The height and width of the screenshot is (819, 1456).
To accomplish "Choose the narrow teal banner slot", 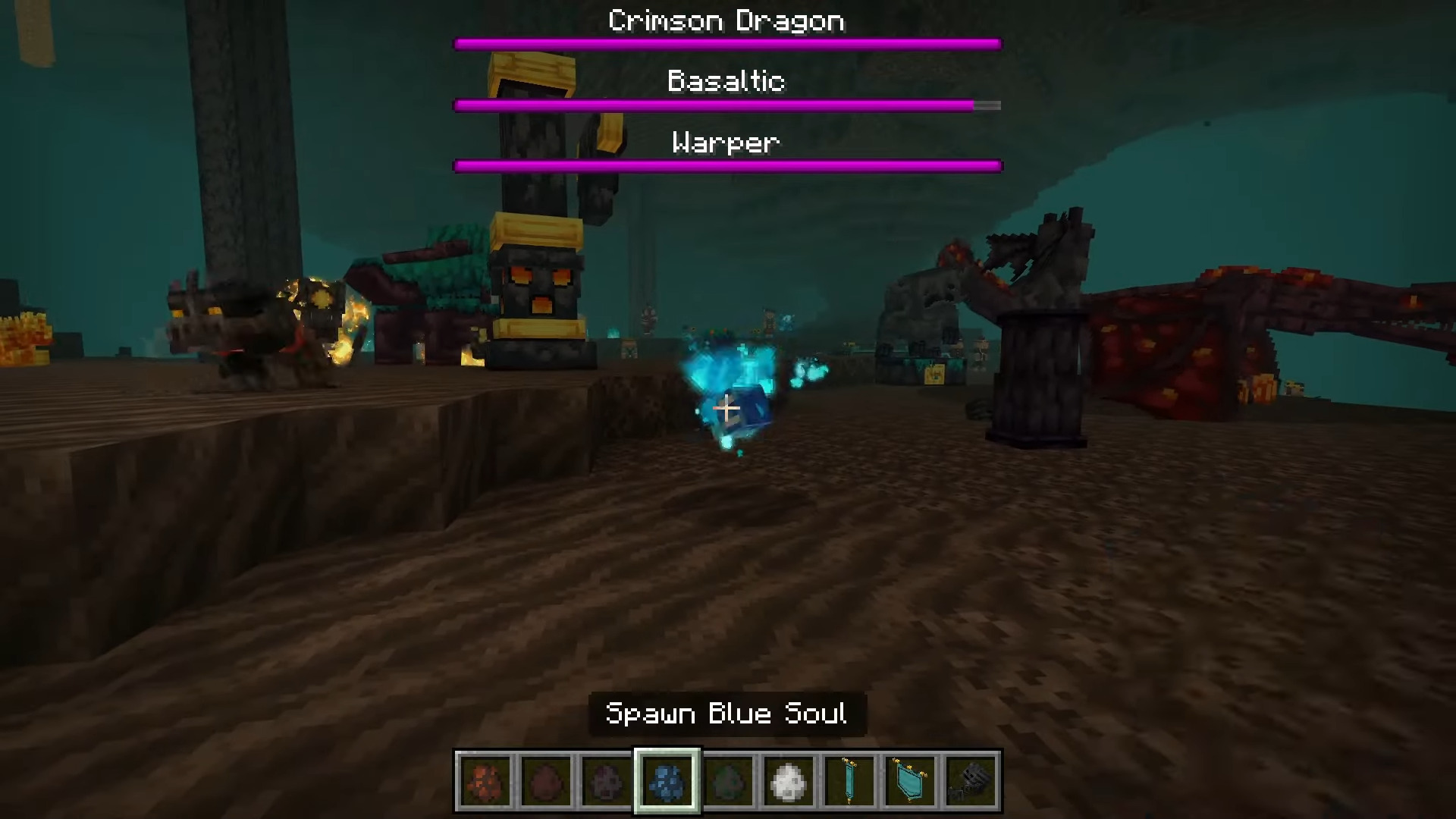I will pos(849,781).
